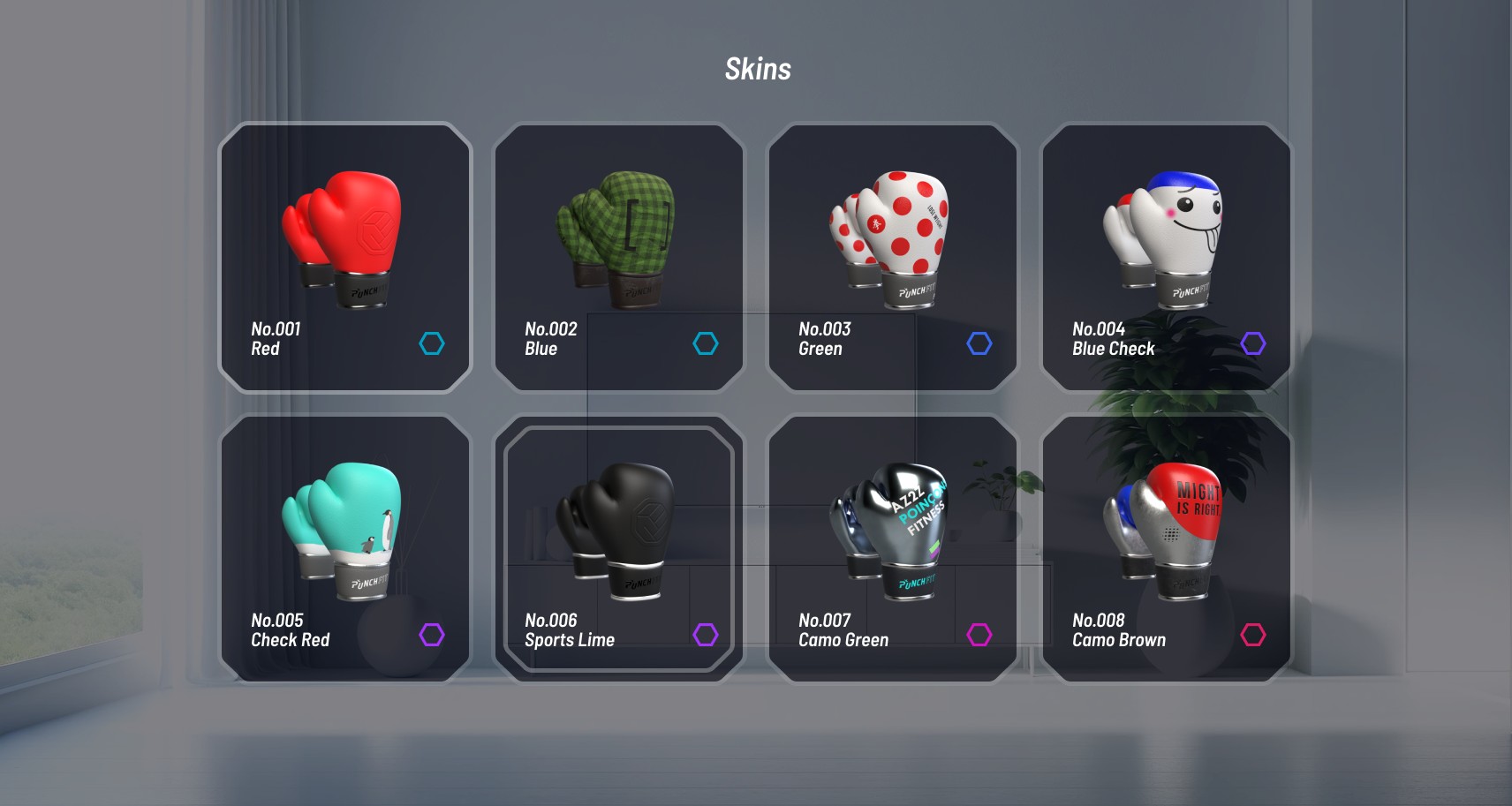This screenshot has height=806, width=1512.
Task: Click the hexagon icon on No.001 Red
Action: pos(432,343)
